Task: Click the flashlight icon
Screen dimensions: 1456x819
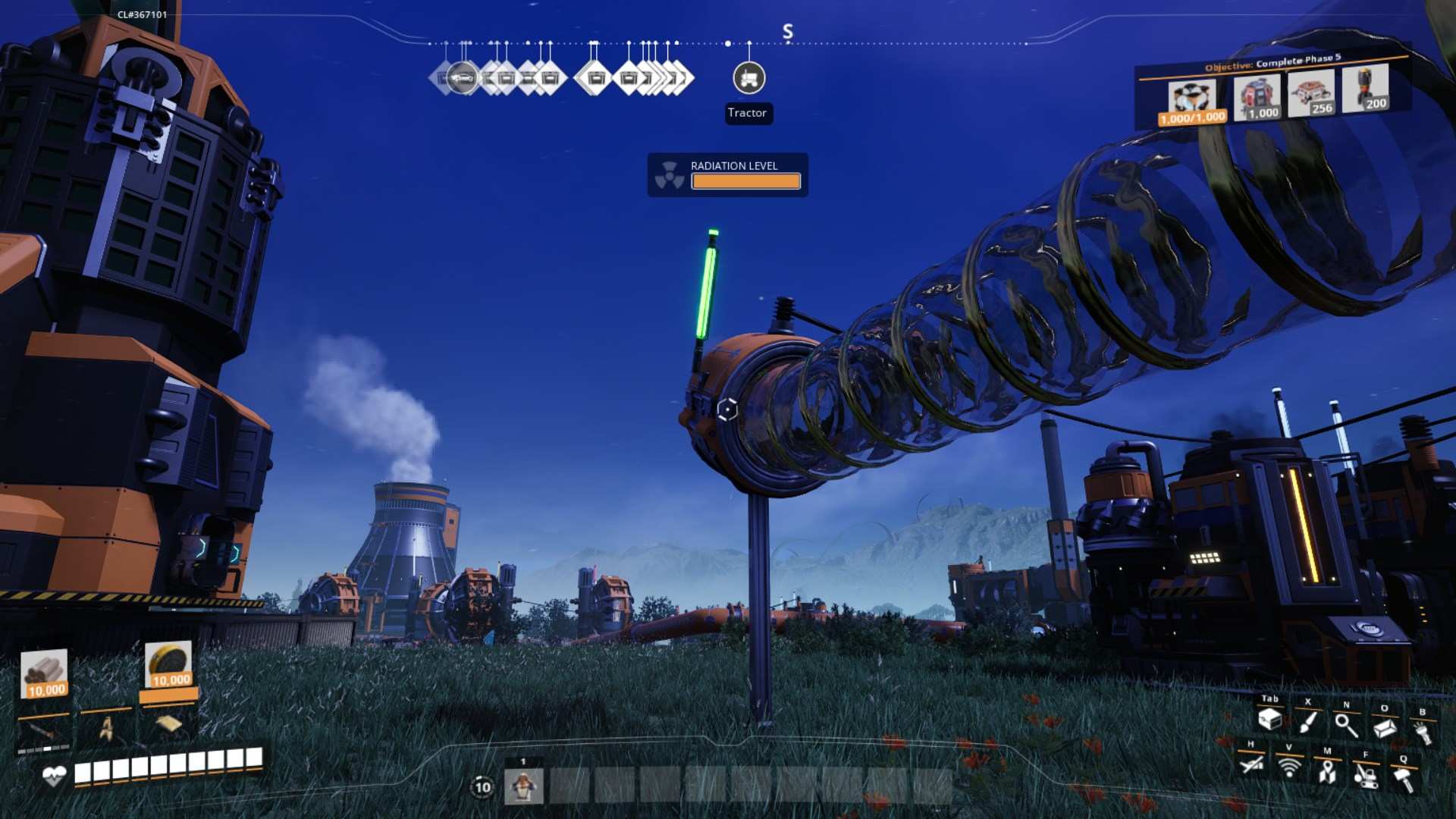Action: coord(1423,732)
